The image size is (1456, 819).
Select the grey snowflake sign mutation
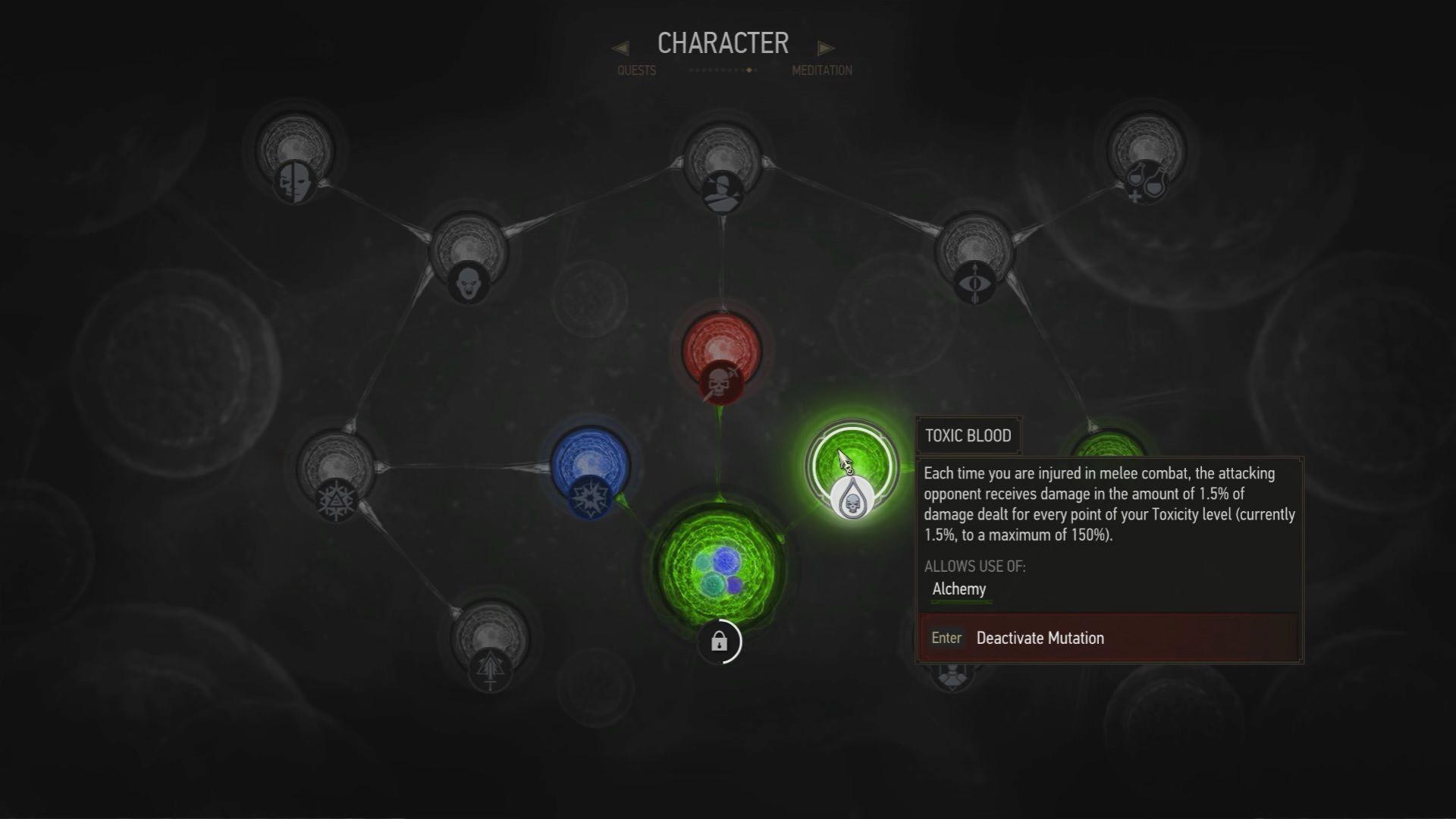pos(336,475)
